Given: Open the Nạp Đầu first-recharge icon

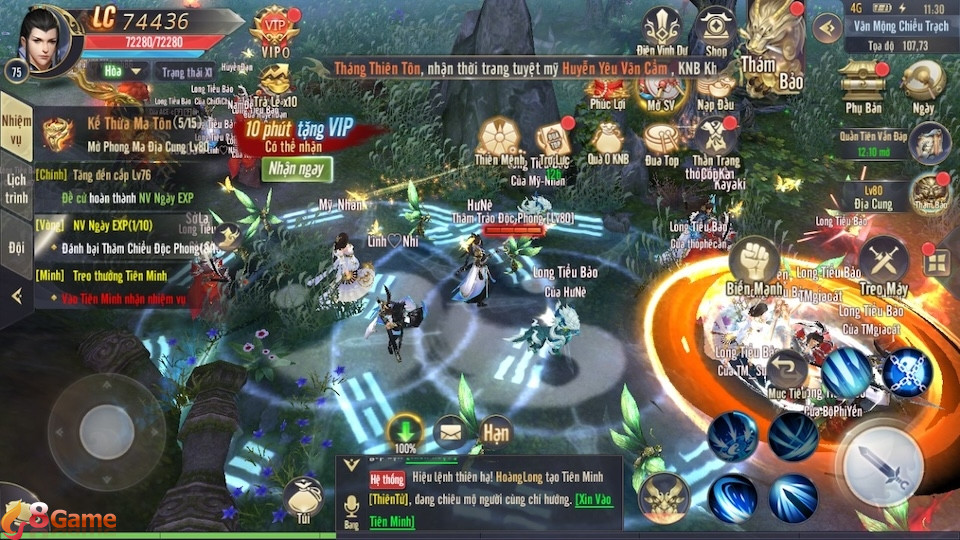Looking at the screenshot, I should click(x=715, y=88).
